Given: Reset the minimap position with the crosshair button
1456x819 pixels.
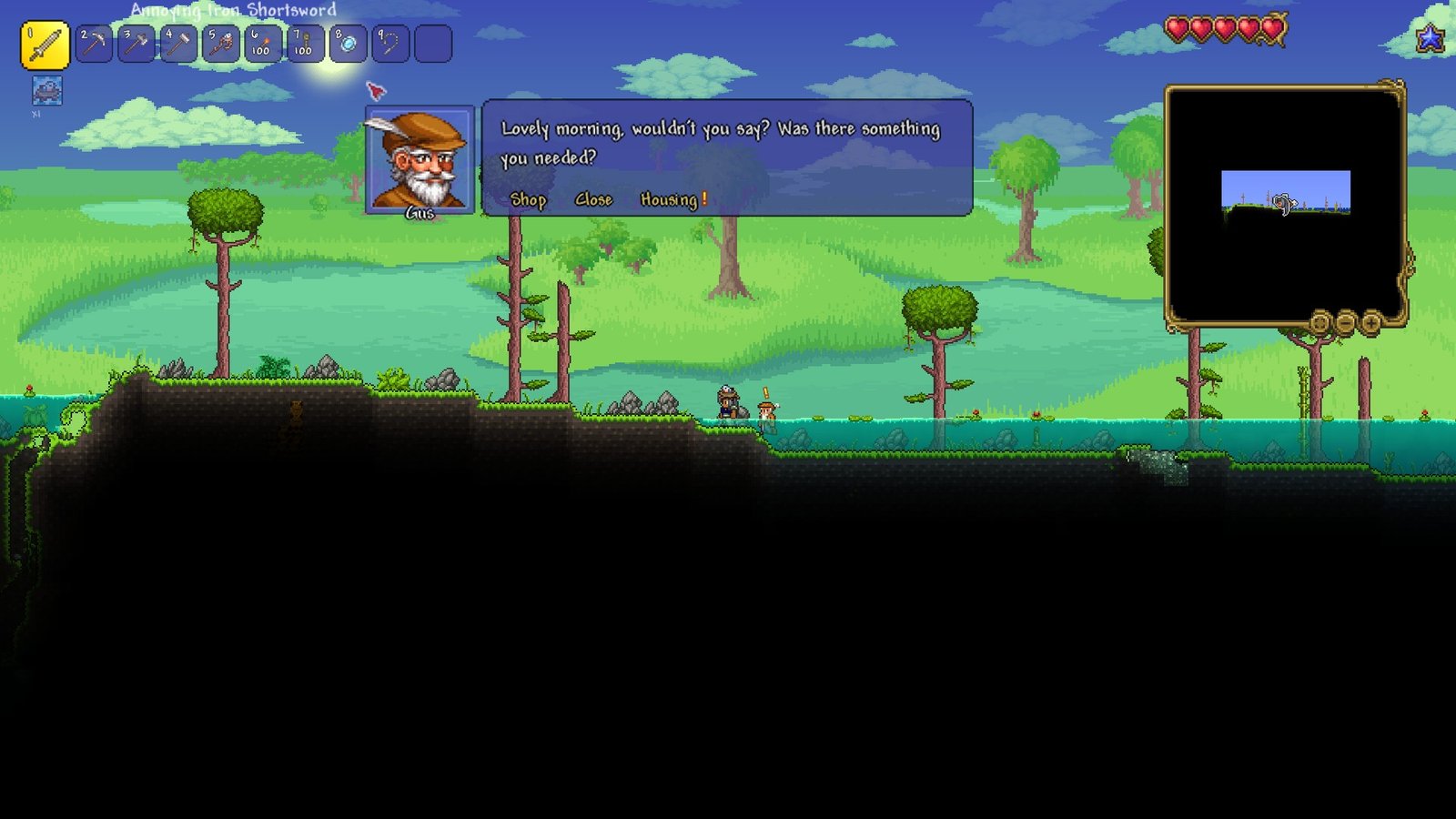Looking at the screenshot, I should click(x=1319, y=323).
